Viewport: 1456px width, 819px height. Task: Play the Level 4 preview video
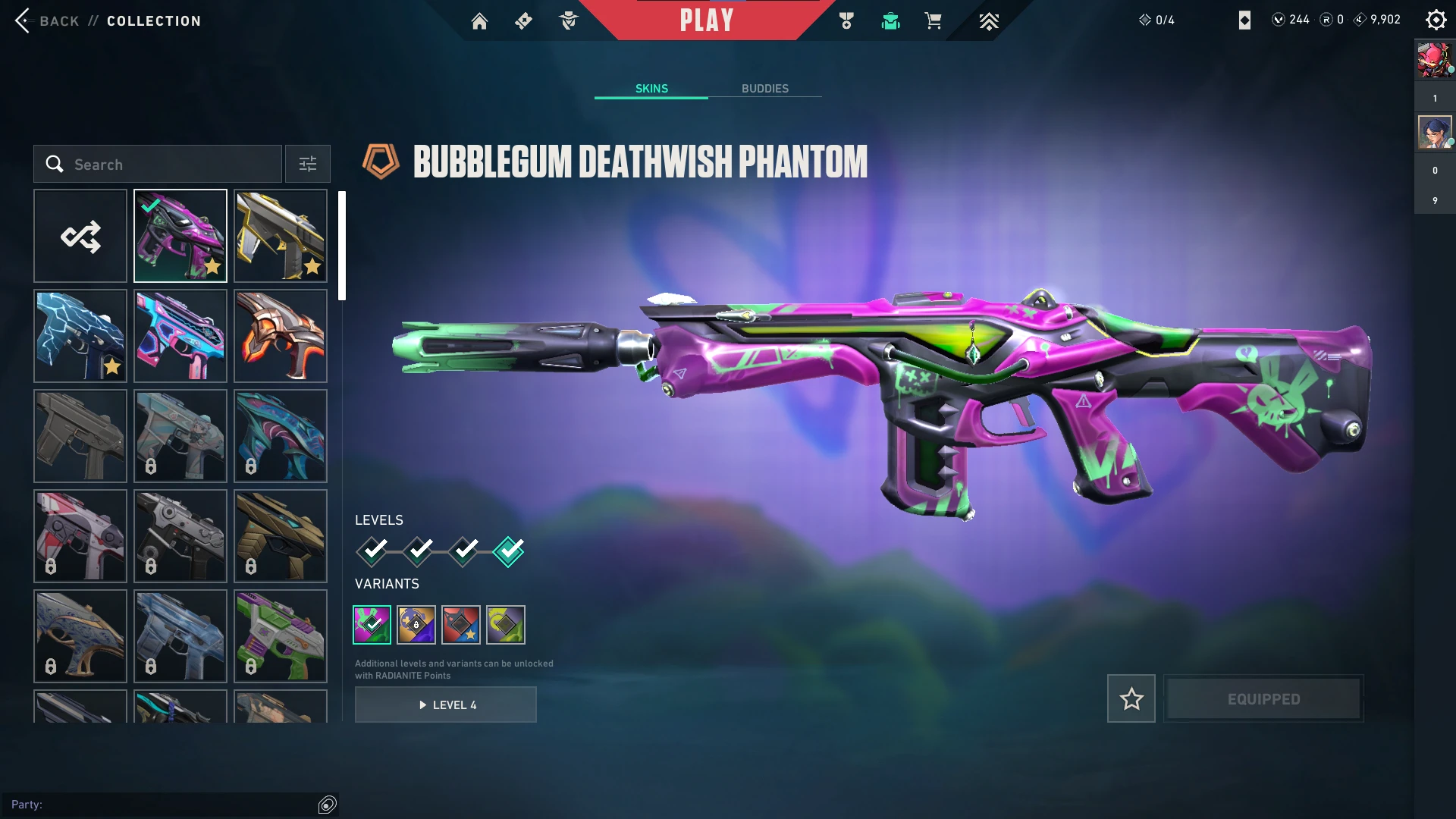[446, 705]
